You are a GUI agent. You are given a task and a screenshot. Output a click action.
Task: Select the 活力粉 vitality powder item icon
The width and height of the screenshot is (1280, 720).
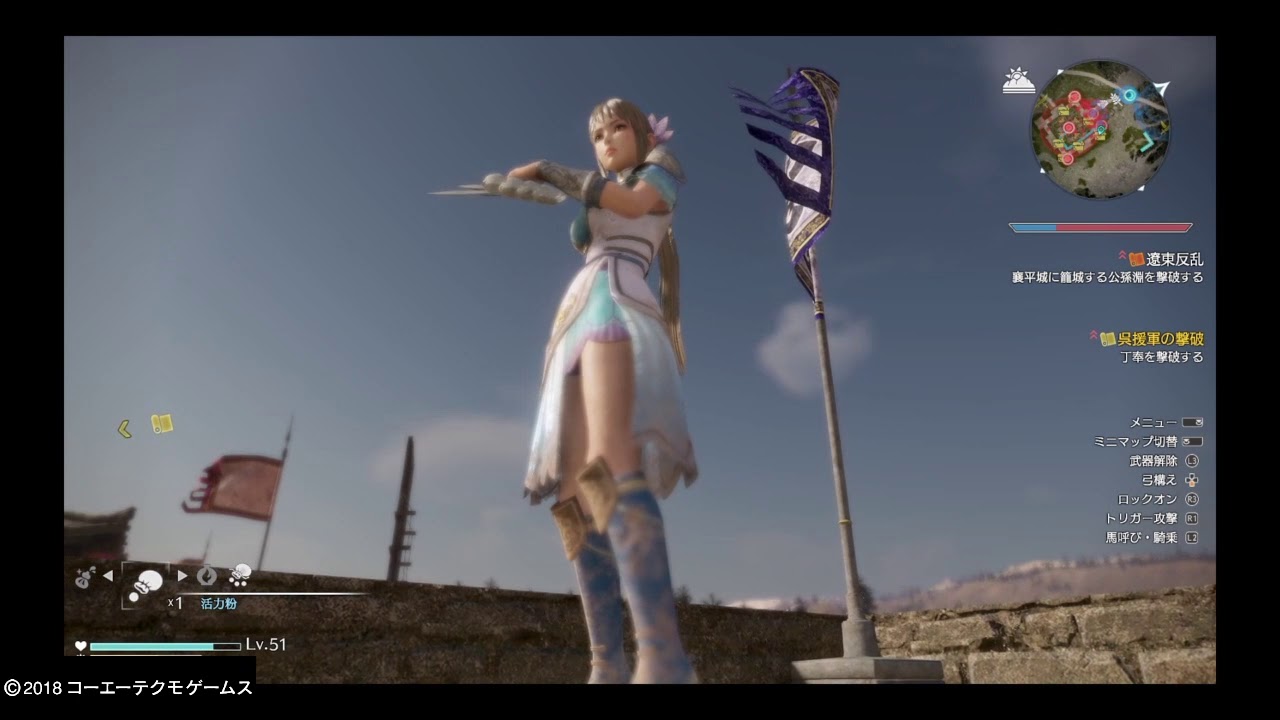pos(148,580)
